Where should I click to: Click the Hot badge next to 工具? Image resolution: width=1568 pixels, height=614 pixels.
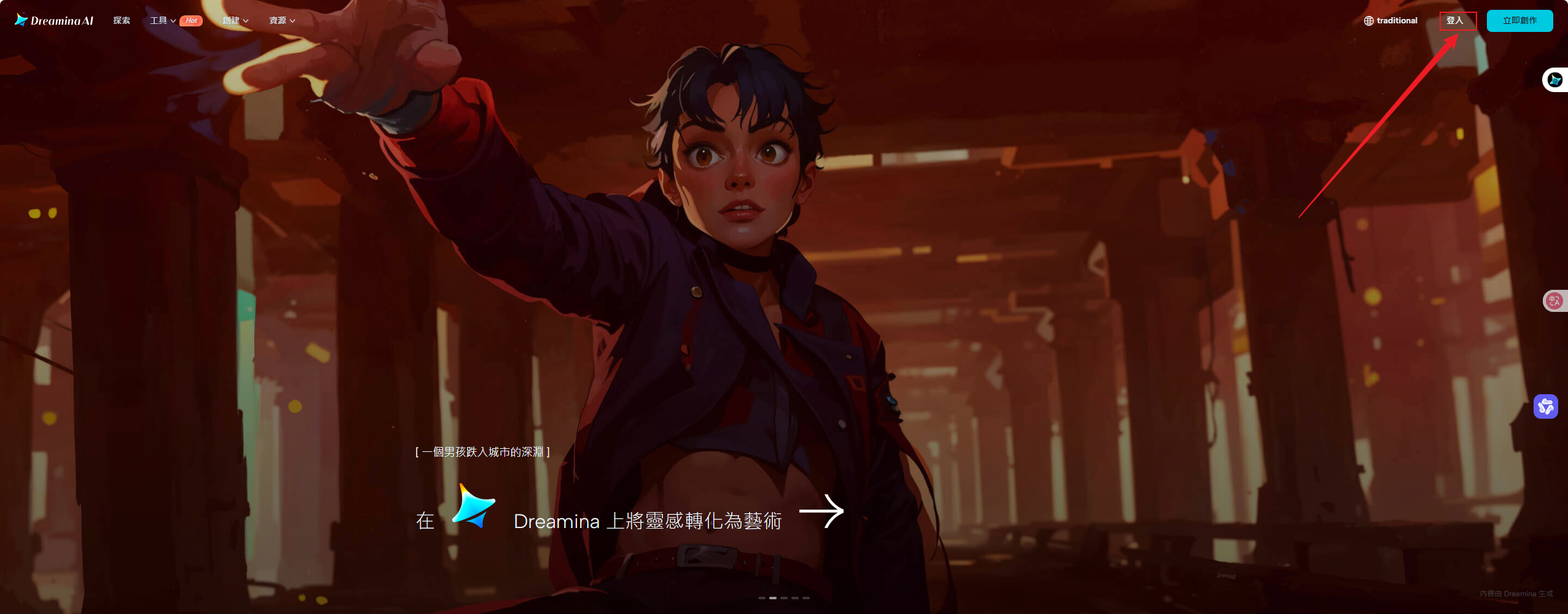[191, 20]
